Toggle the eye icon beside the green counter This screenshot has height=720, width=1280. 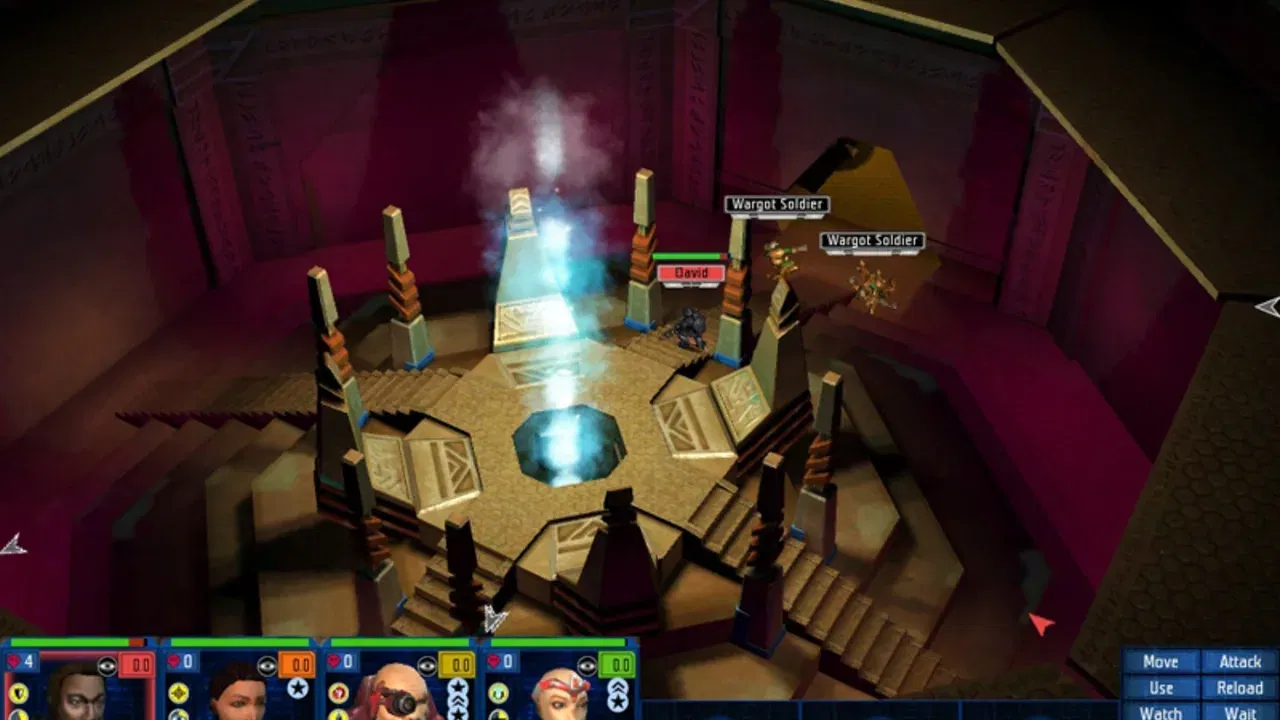pos(587,665)
